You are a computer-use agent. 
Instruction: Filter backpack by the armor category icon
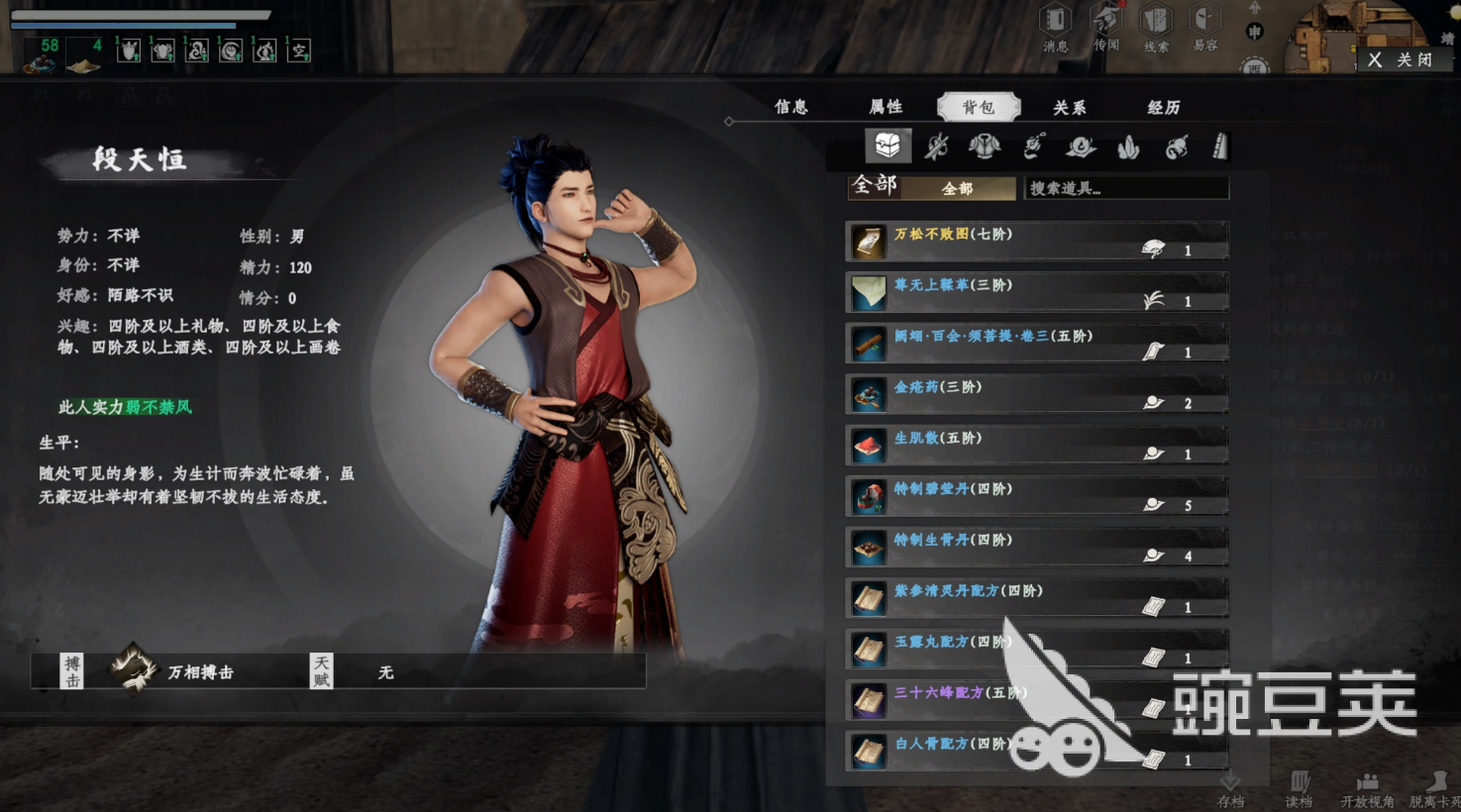click(x=984, y=148)
